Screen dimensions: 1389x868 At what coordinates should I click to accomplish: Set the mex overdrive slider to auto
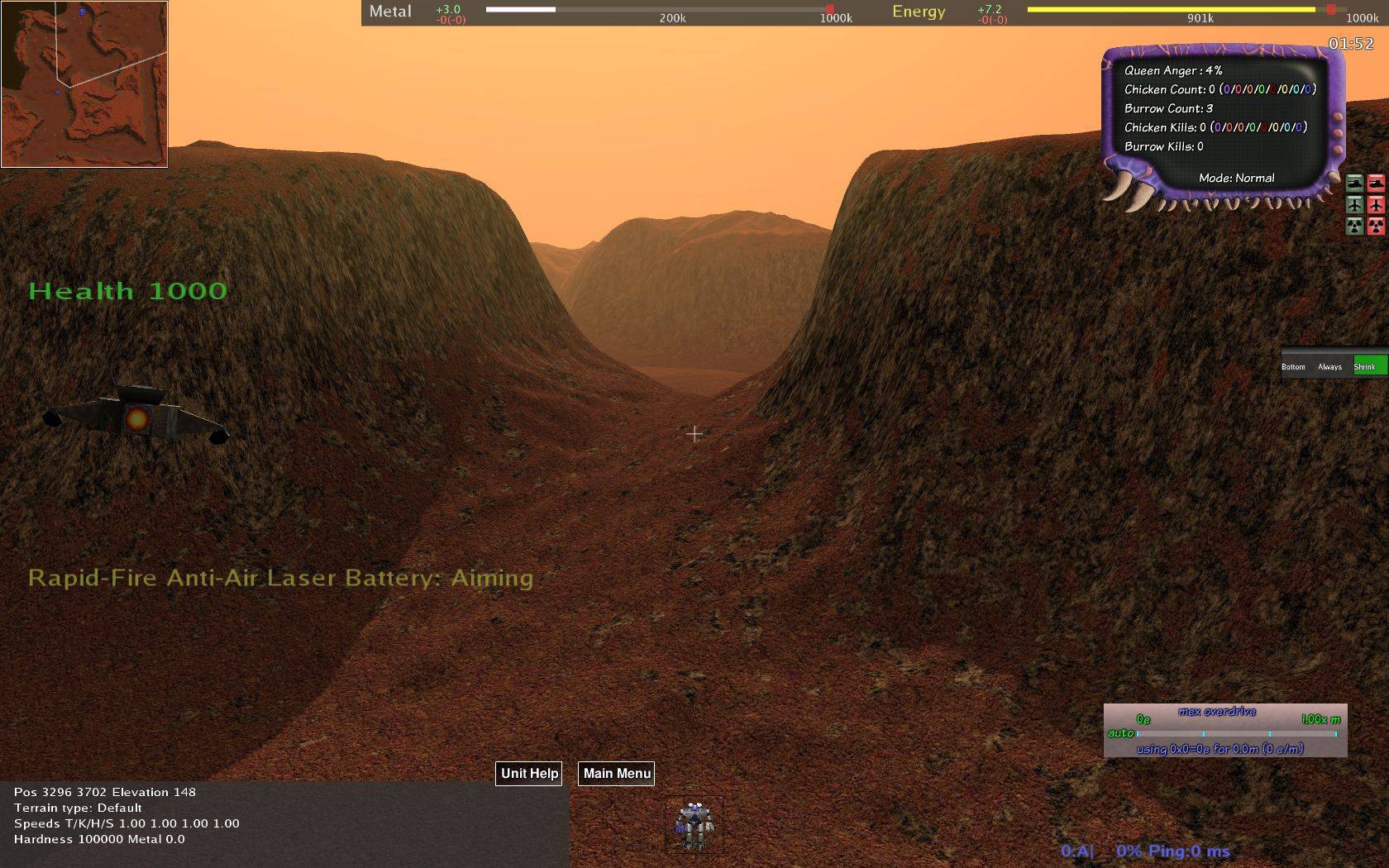tap(1121, 733)
